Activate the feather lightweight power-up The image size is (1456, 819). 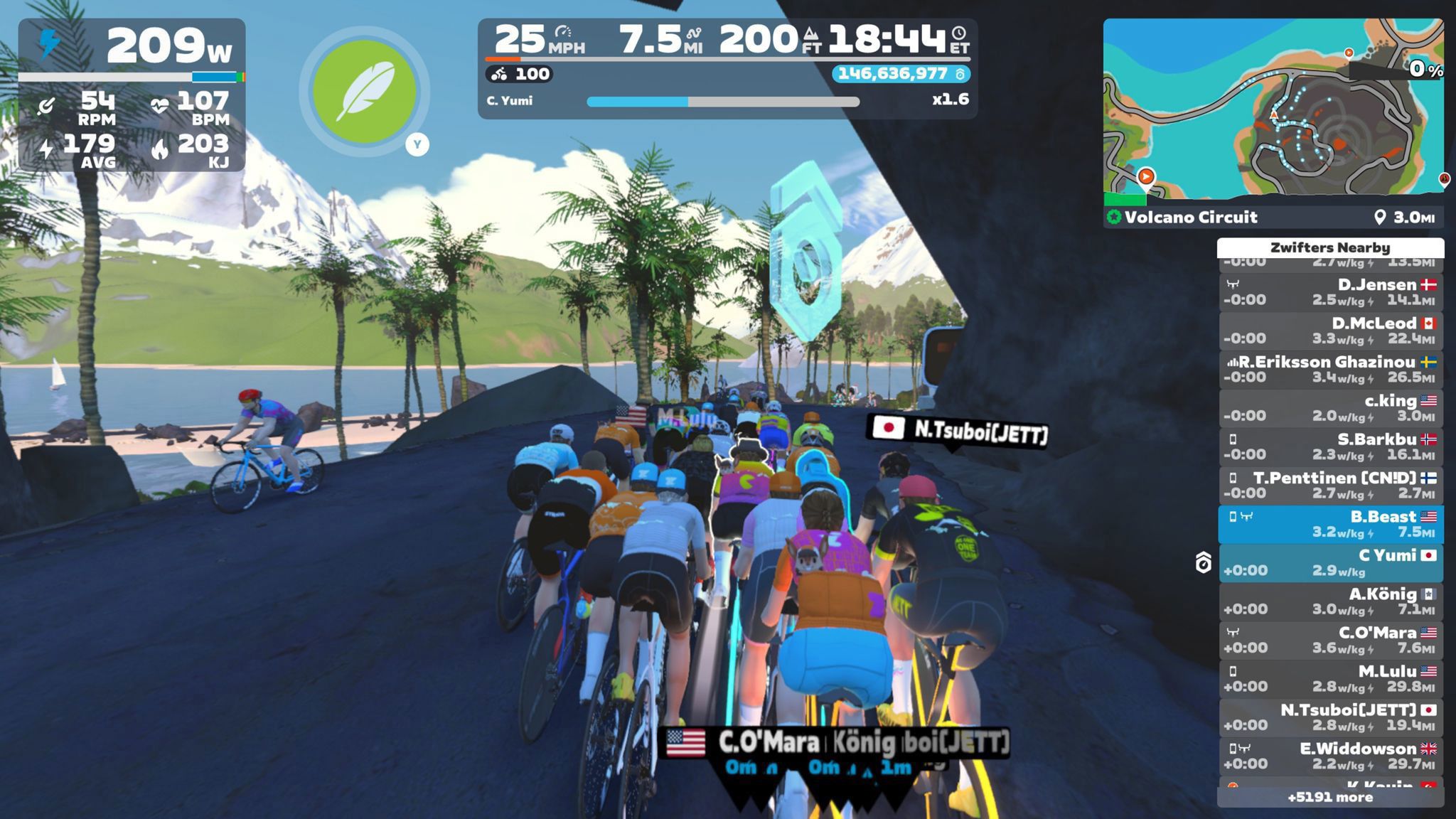point(364,92)
